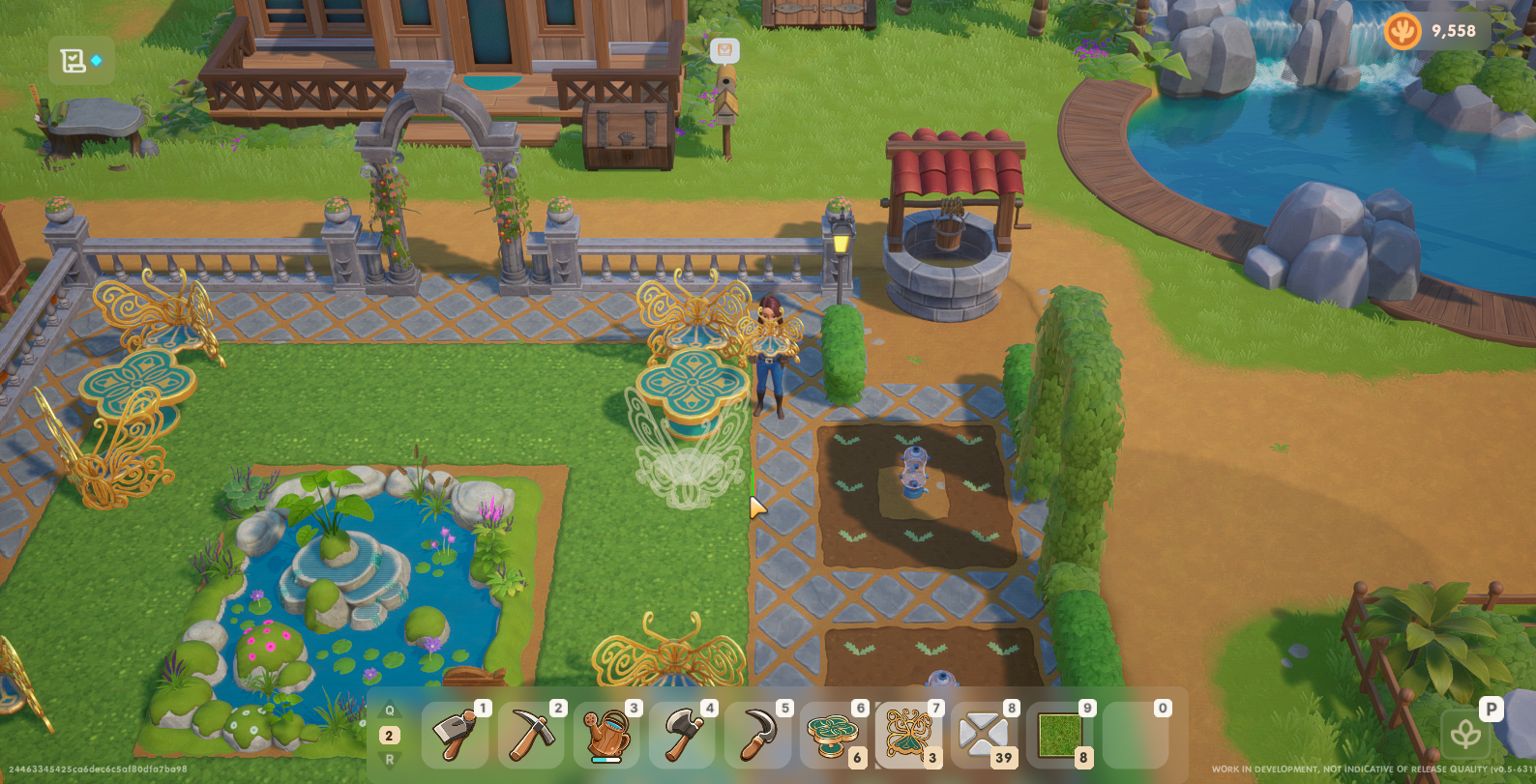The width and height of the screenshot is (1536, 784).
Task: Select the hoe in the hotbar
Action: click(455, 735)
